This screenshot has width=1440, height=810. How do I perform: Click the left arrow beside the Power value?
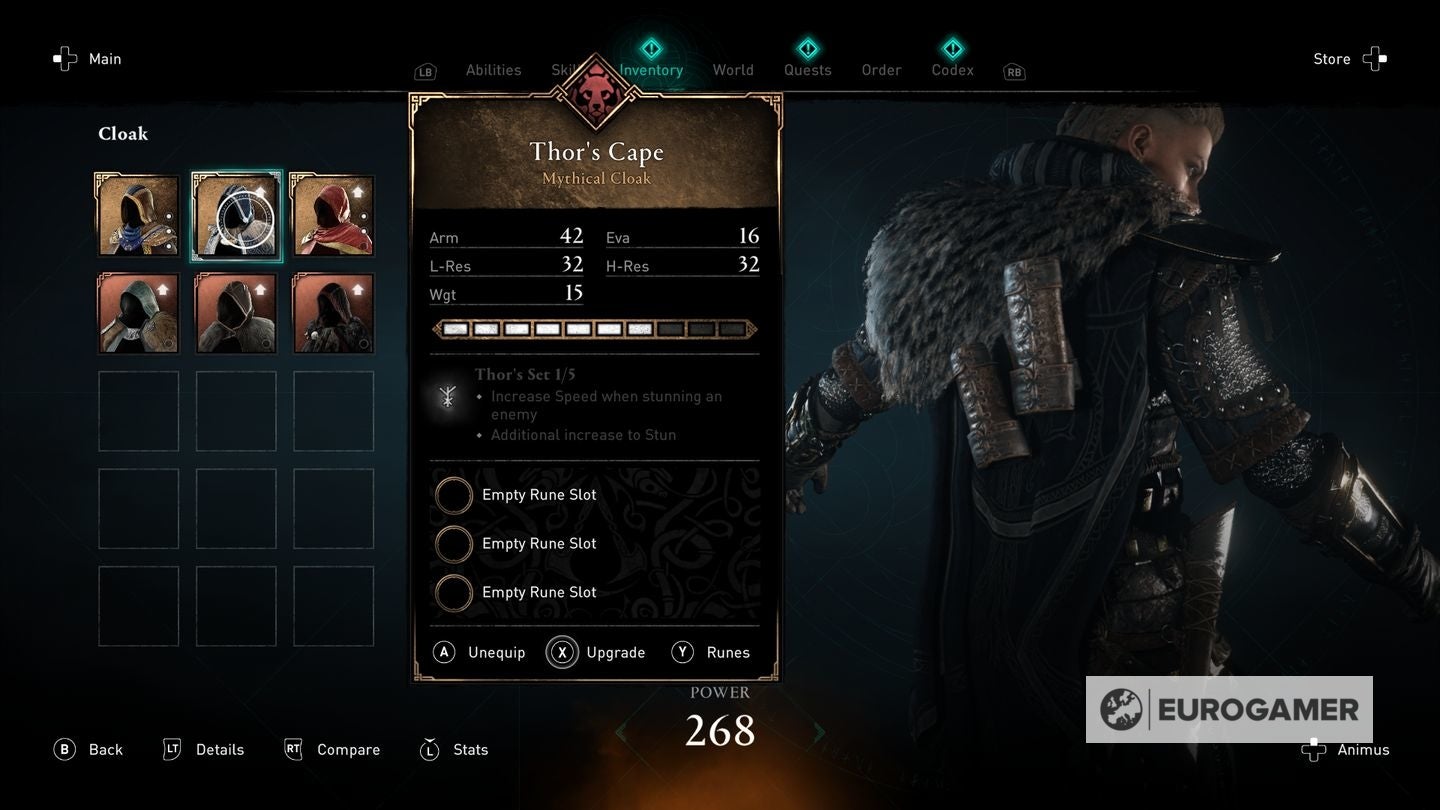[619, 731]
